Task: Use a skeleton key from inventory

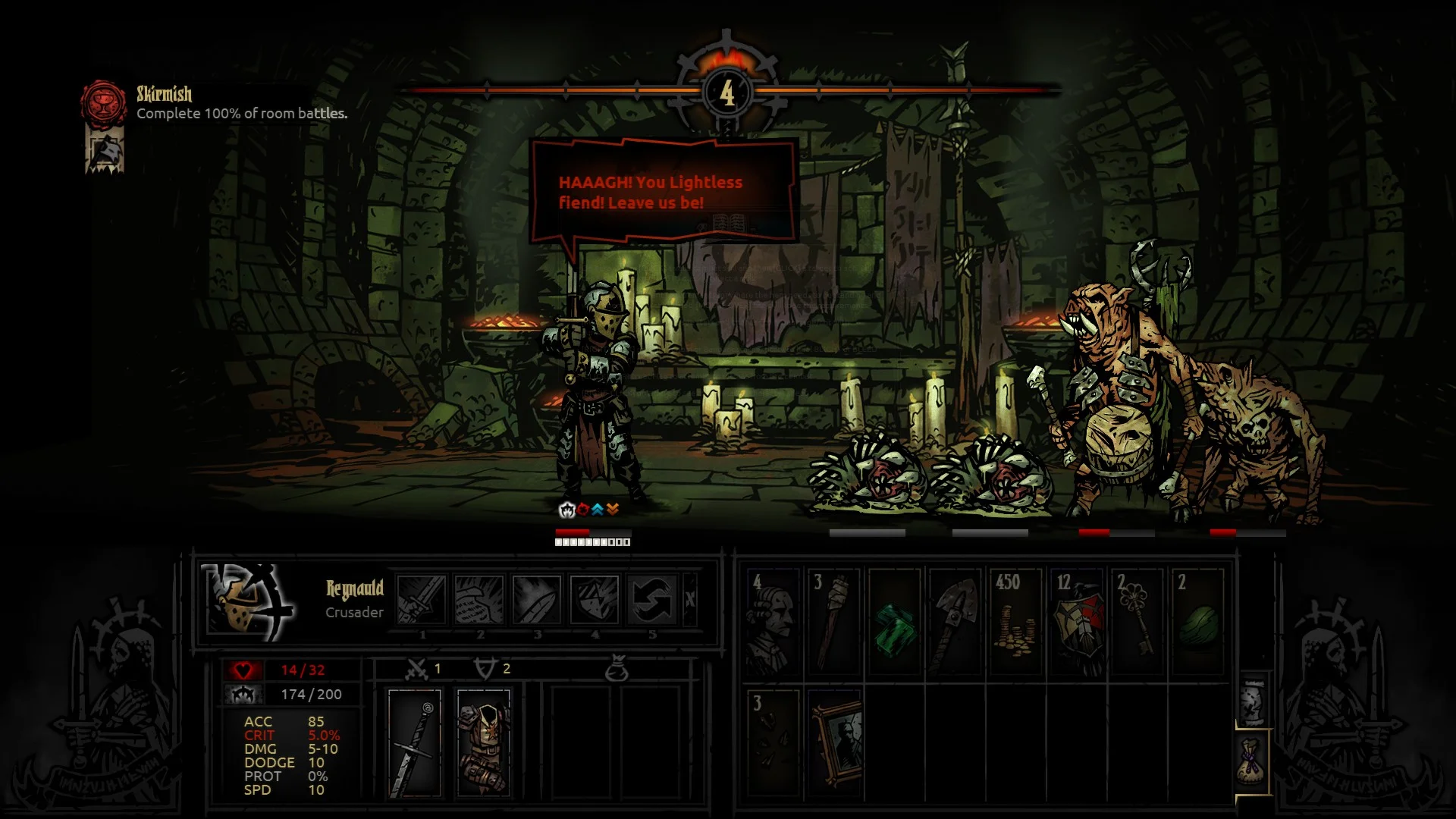Action: (1137, 622)
